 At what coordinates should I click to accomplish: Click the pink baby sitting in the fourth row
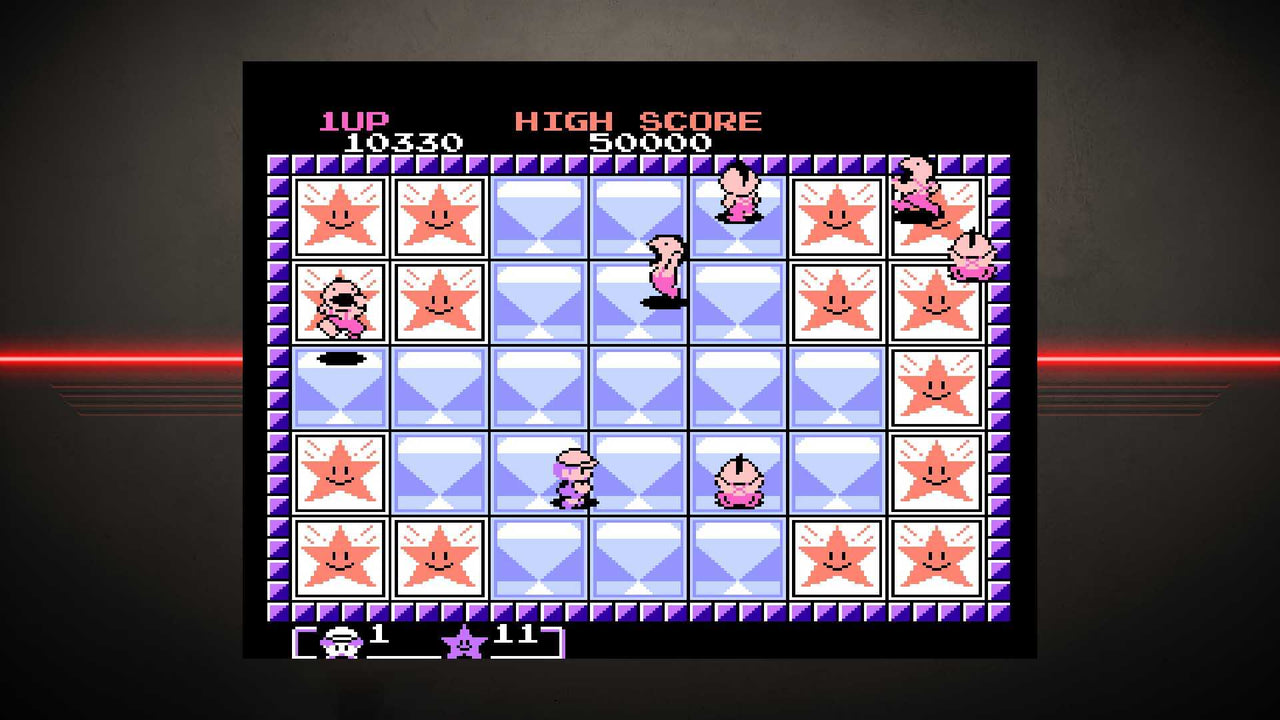pos(739,482)
